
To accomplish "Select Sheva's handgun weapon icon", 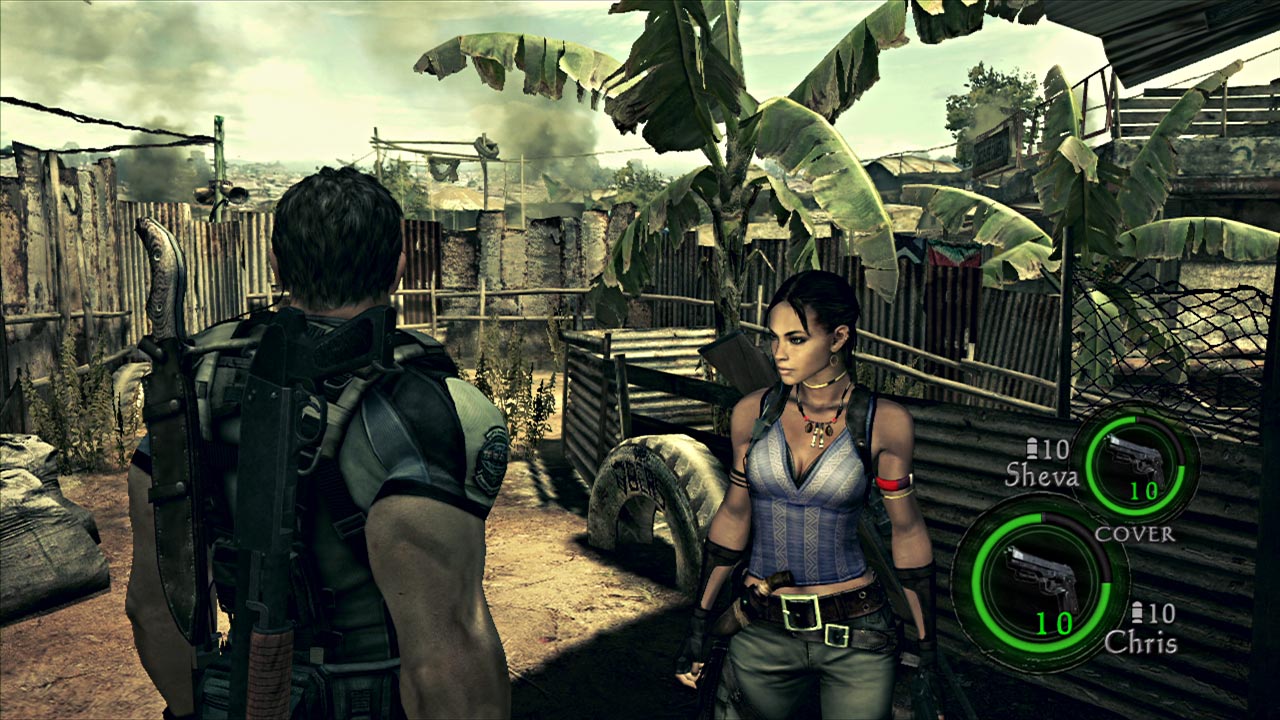I will (x=1137, y=460).
